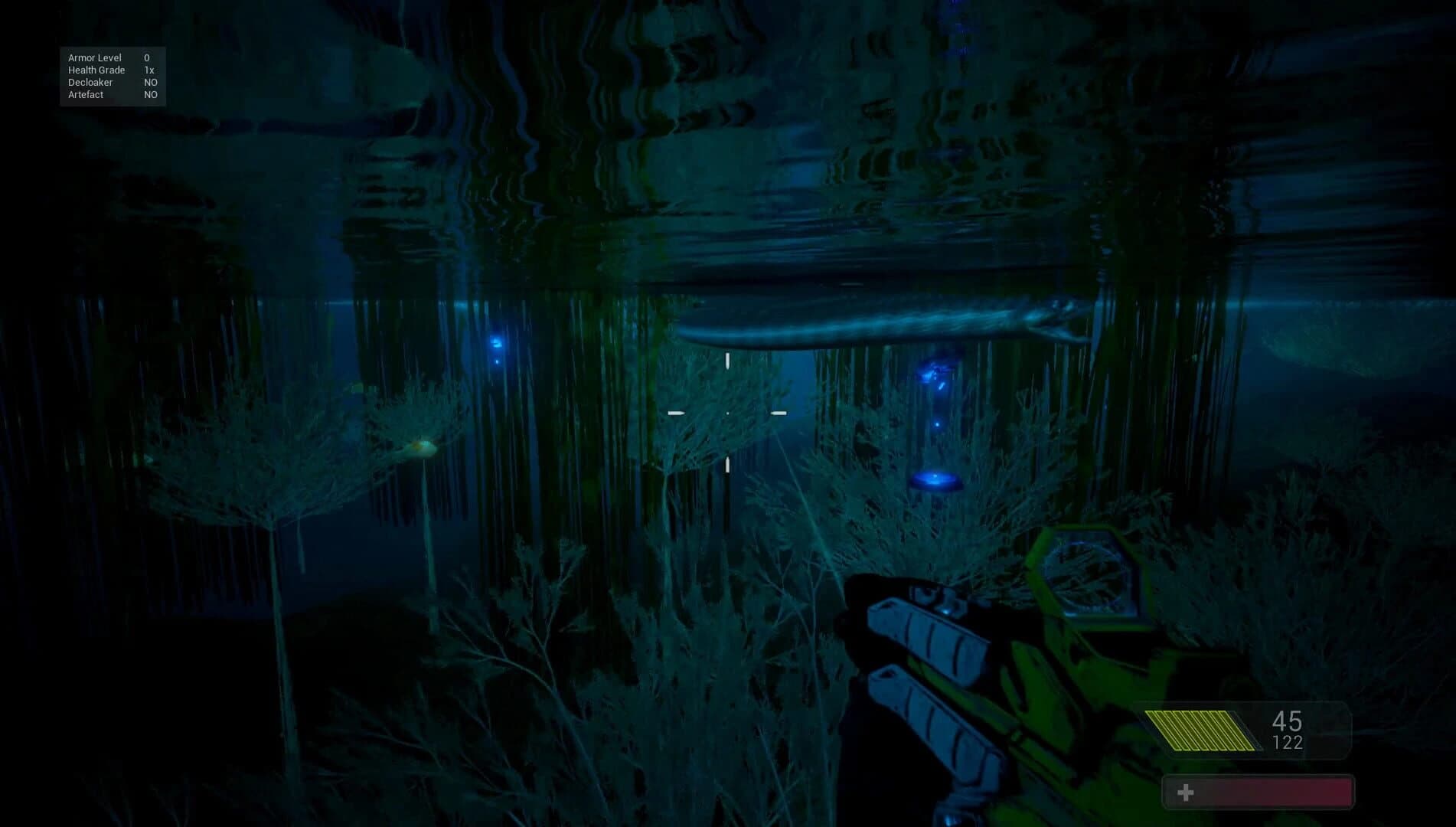Click the crosshair at screen center
This screenshot has height=827, width=1456.
point(727,412)
